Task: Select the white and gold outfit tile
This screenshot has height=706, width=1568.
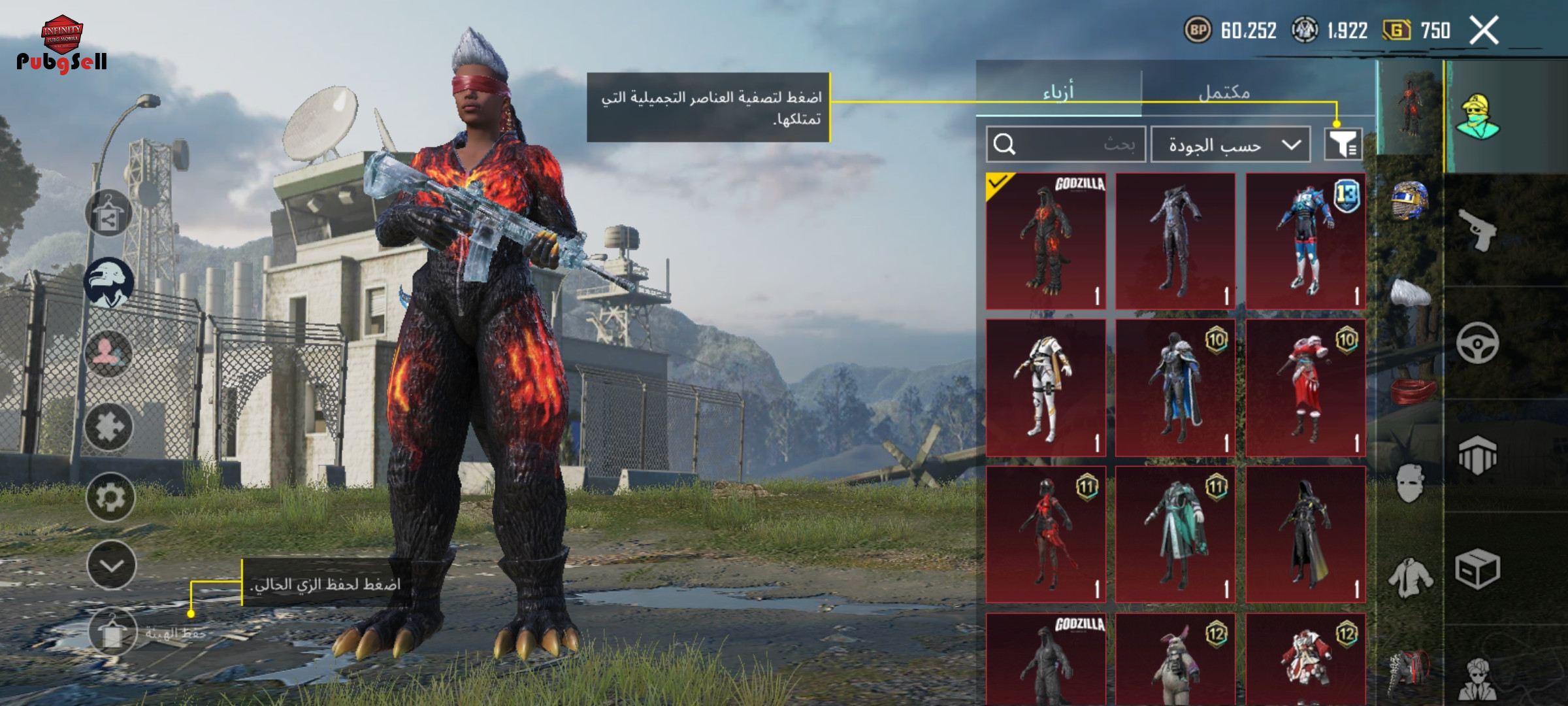Action: click(1046, 388)
